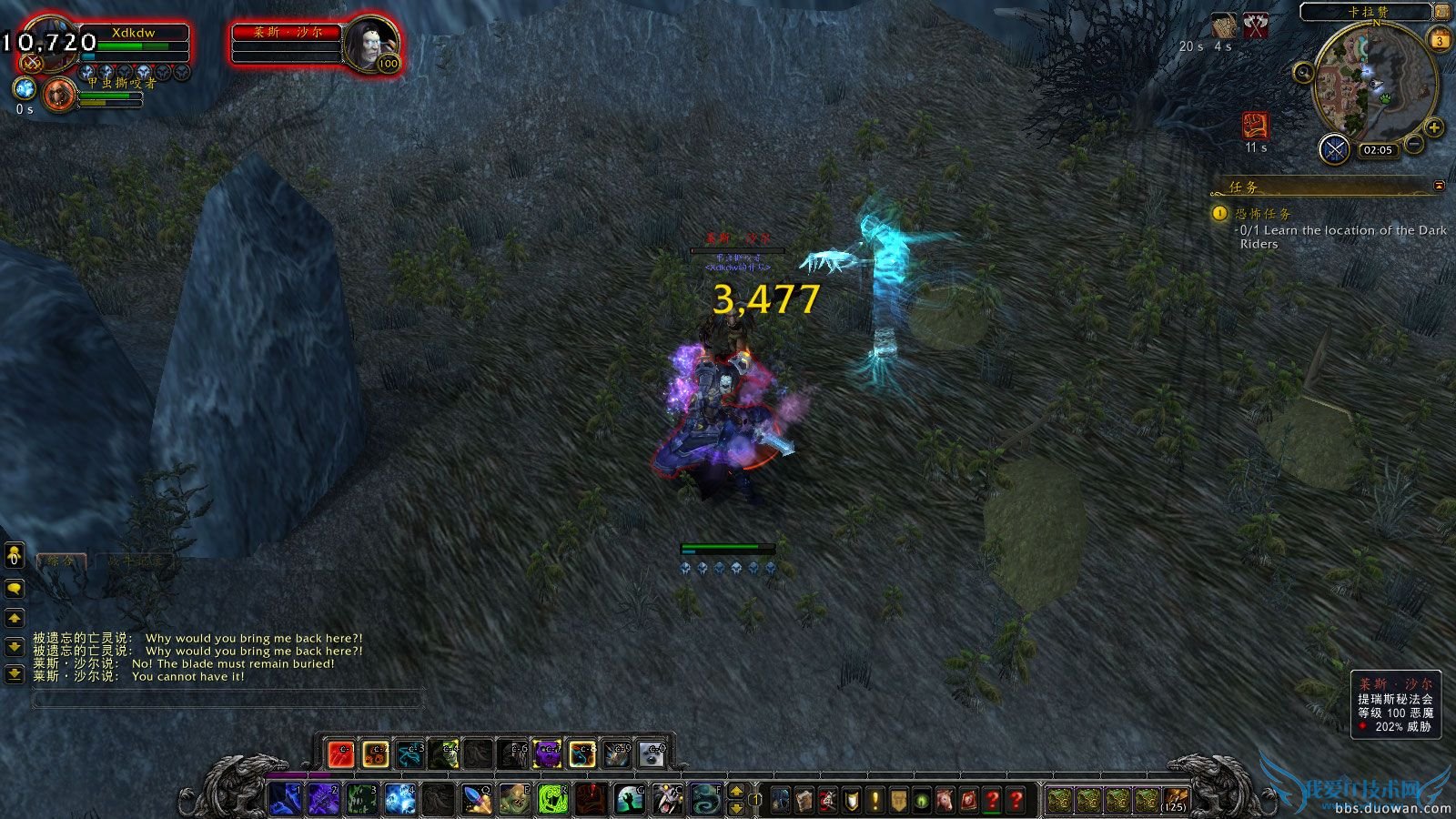Activate the ability bound to key 1
Viewport: 1456px width, 819px height.
[286, 799]
